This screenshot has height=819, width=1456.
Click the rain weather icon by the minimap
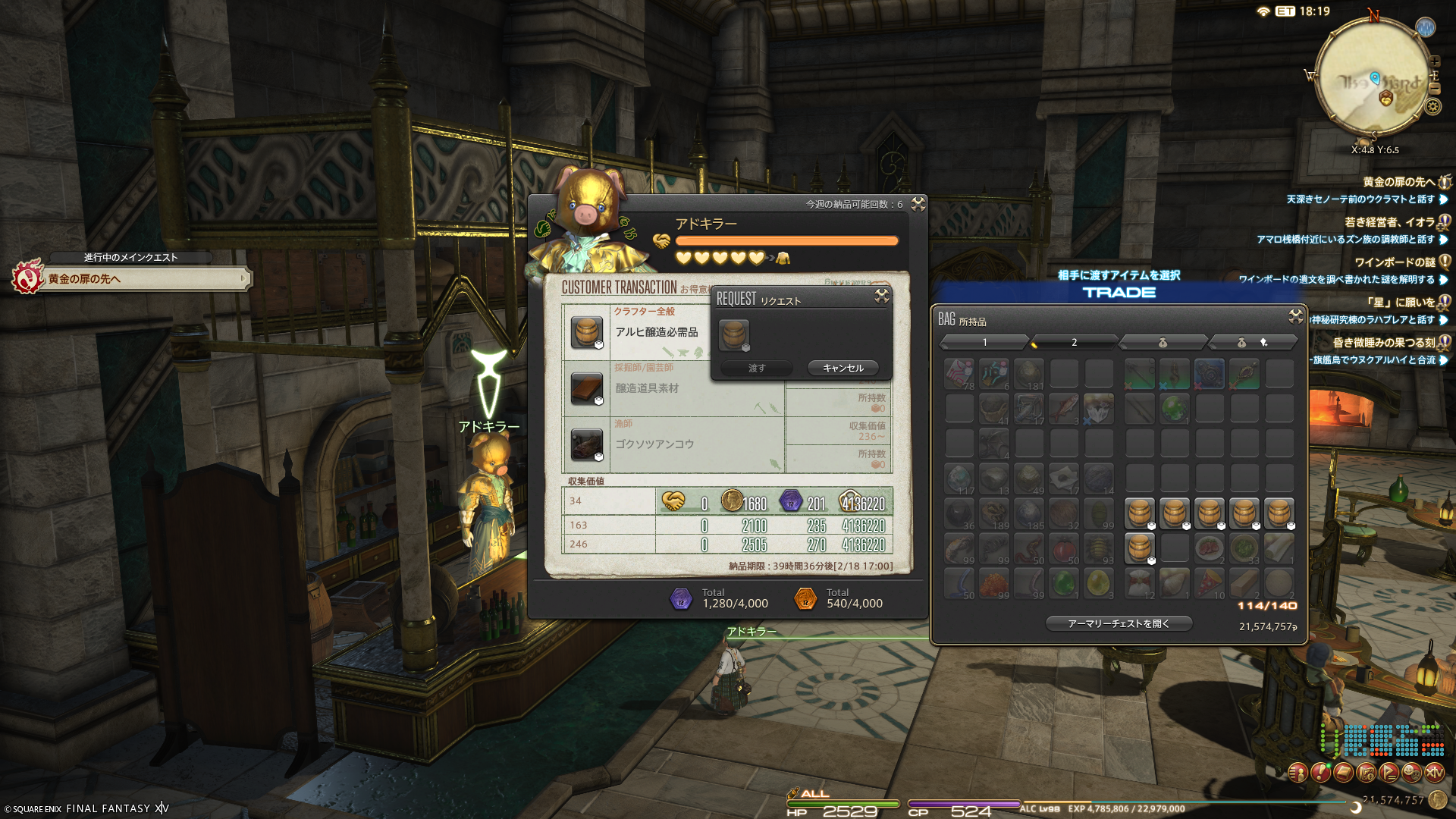tap(1426, 28)
